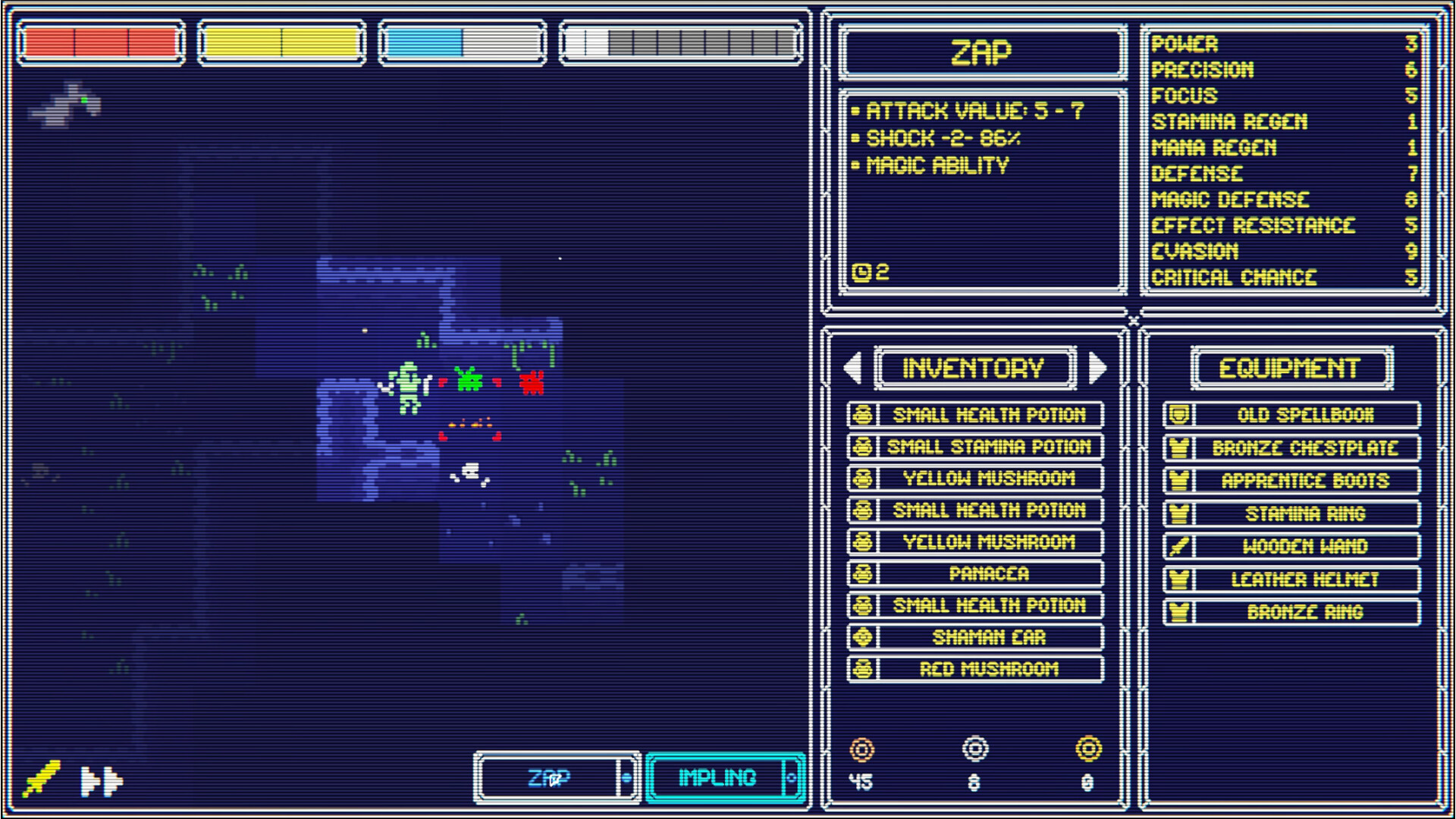Viewport: 1456px width, 819px height.
Task: Click the wand icon next to Wooden Wand
Action: click(1178, 546)
